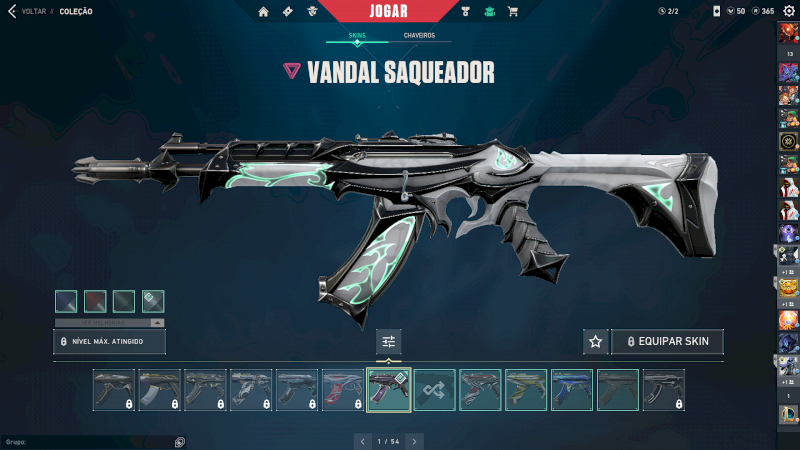Select the Skins tab
This screenshot has height=450, width=800.
[357, 35]
